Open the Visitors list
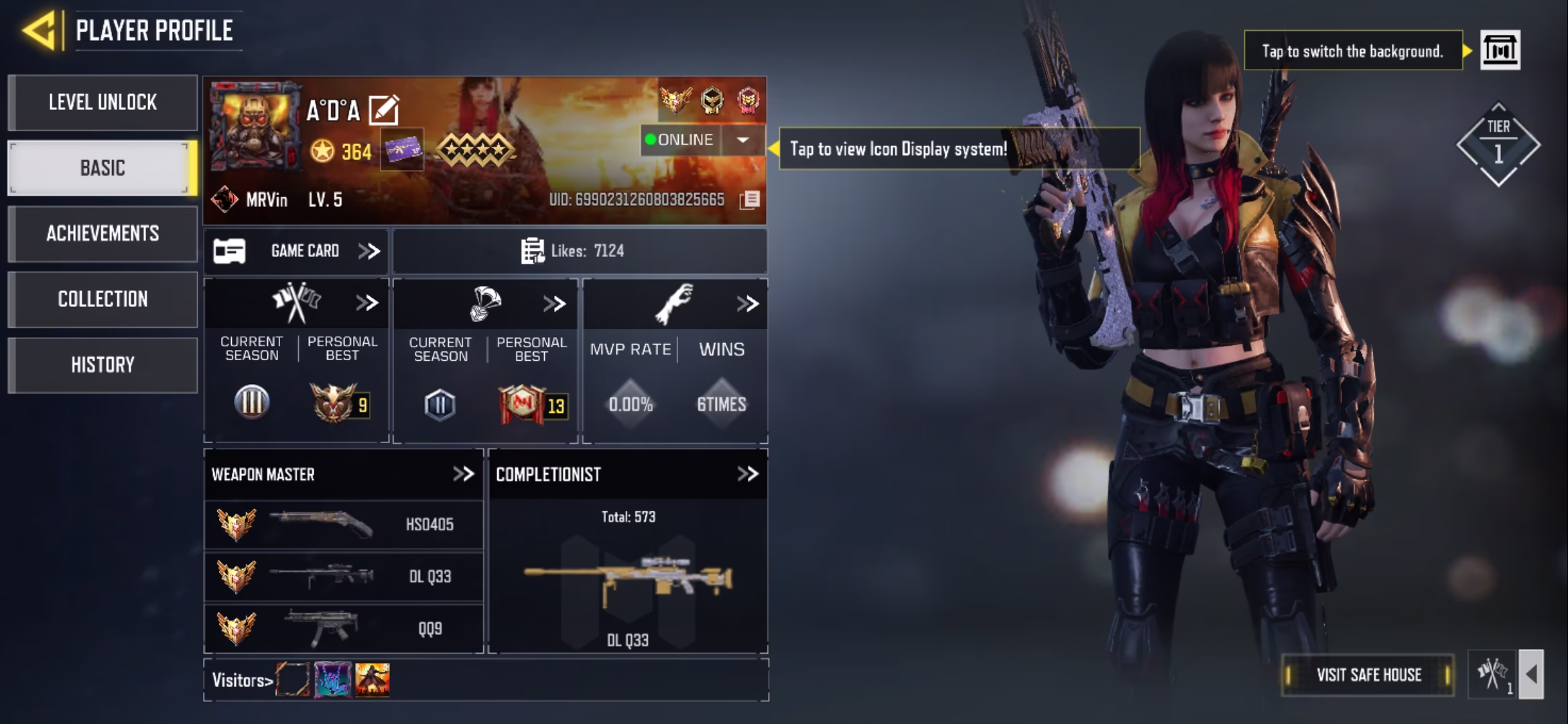This screenshot has width=1568, height=724. pos(243,680)
